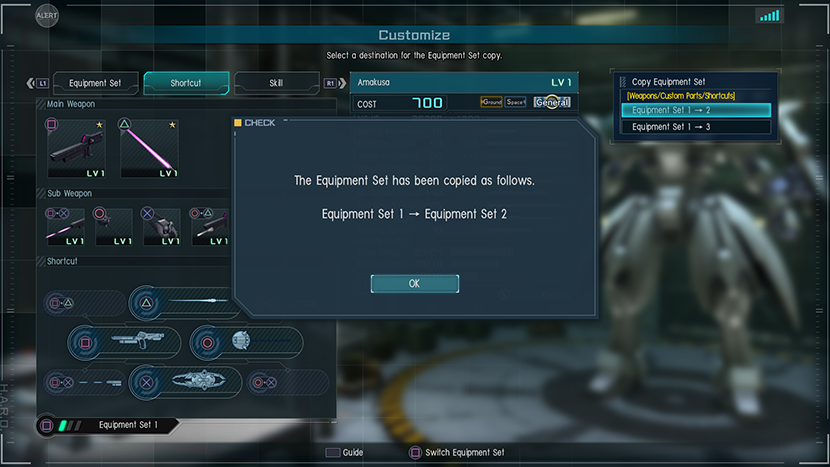
Task: Select the sub weapon slot marked with a cross
Action: (162, 227)
